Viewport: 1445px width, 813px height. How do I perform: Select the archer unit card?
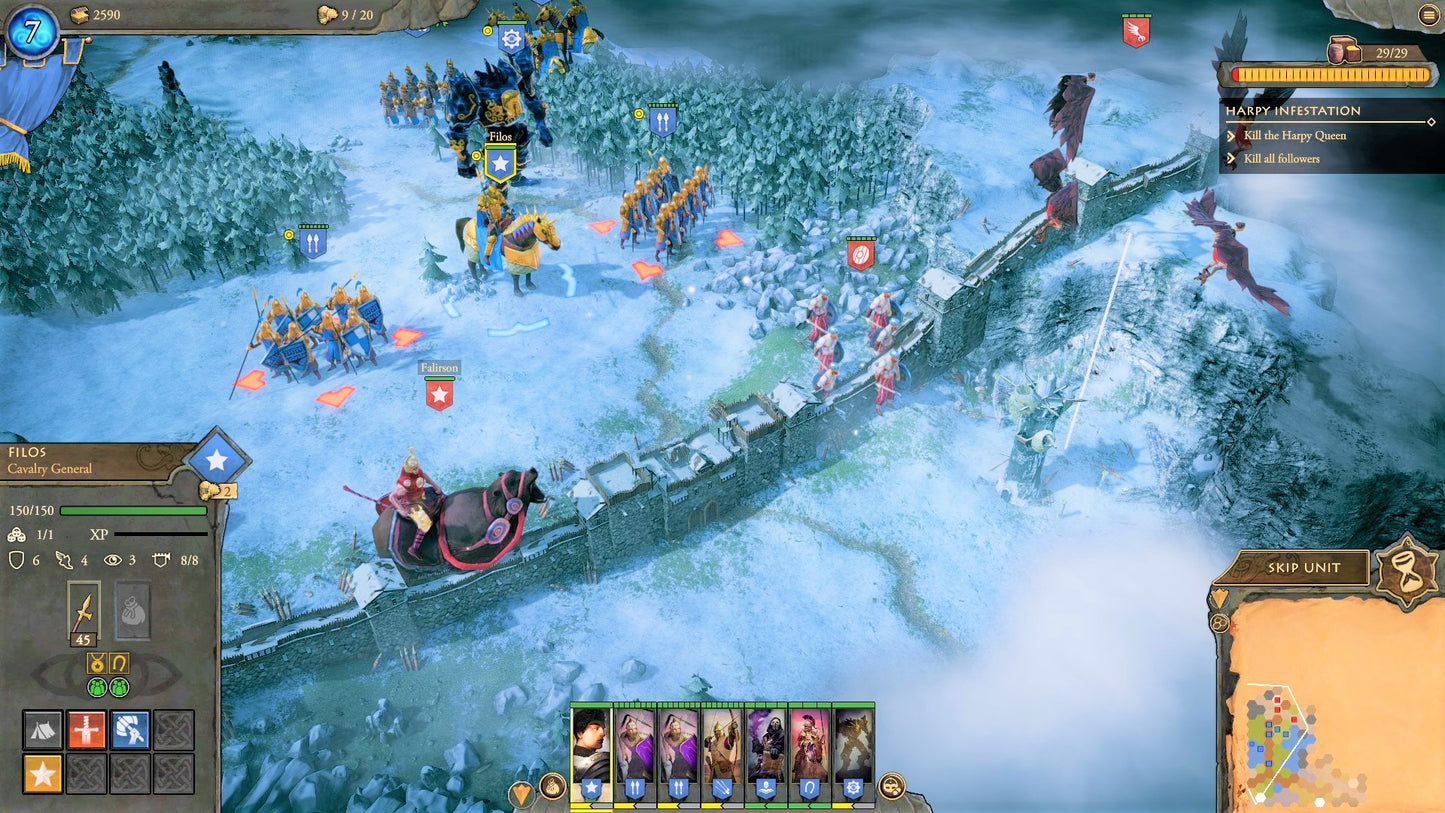(x=722, y=755)
